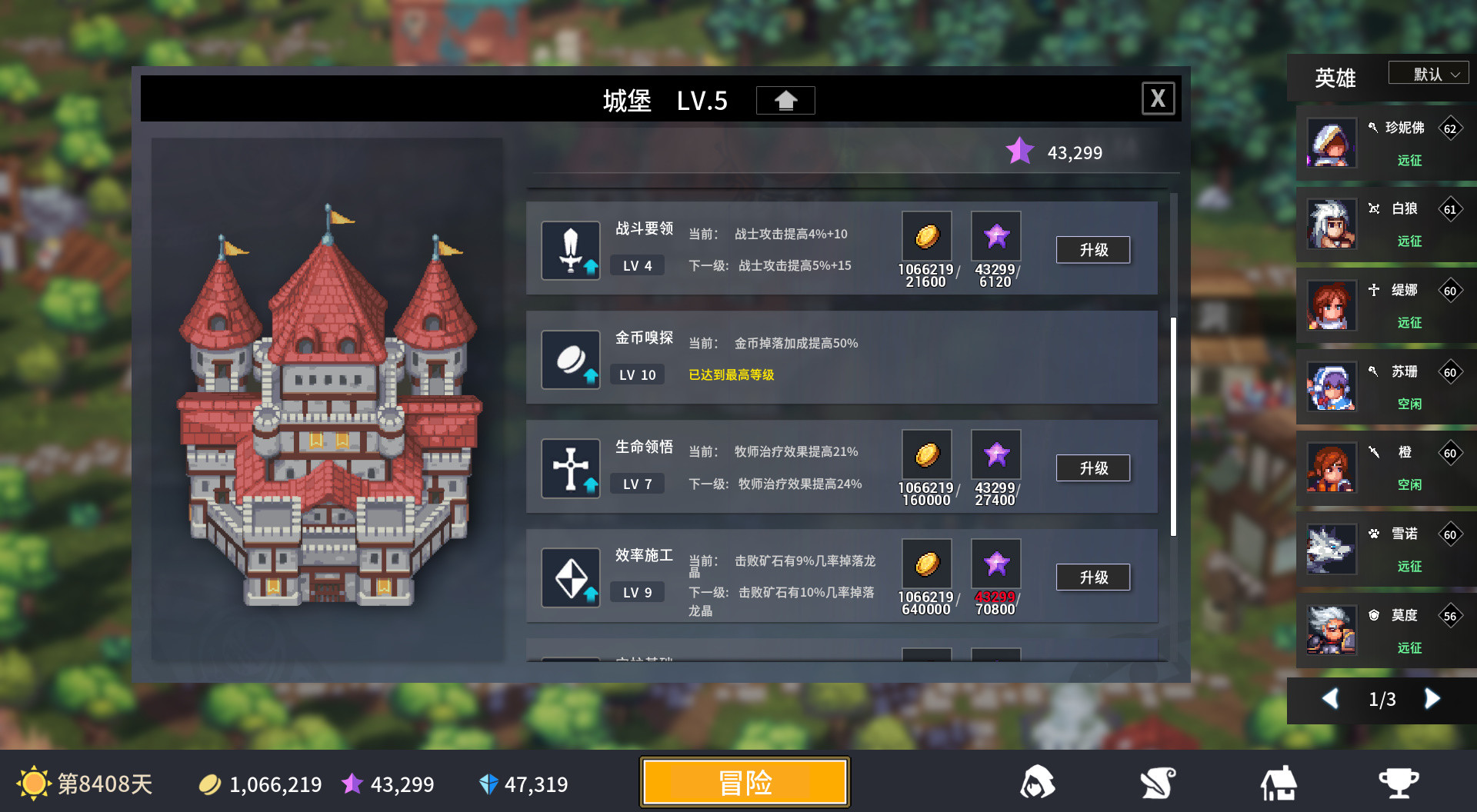Select the 金币嗅探 coin skill icon
This screenshot has width=1477, height=812.
[x=570, y=358]
